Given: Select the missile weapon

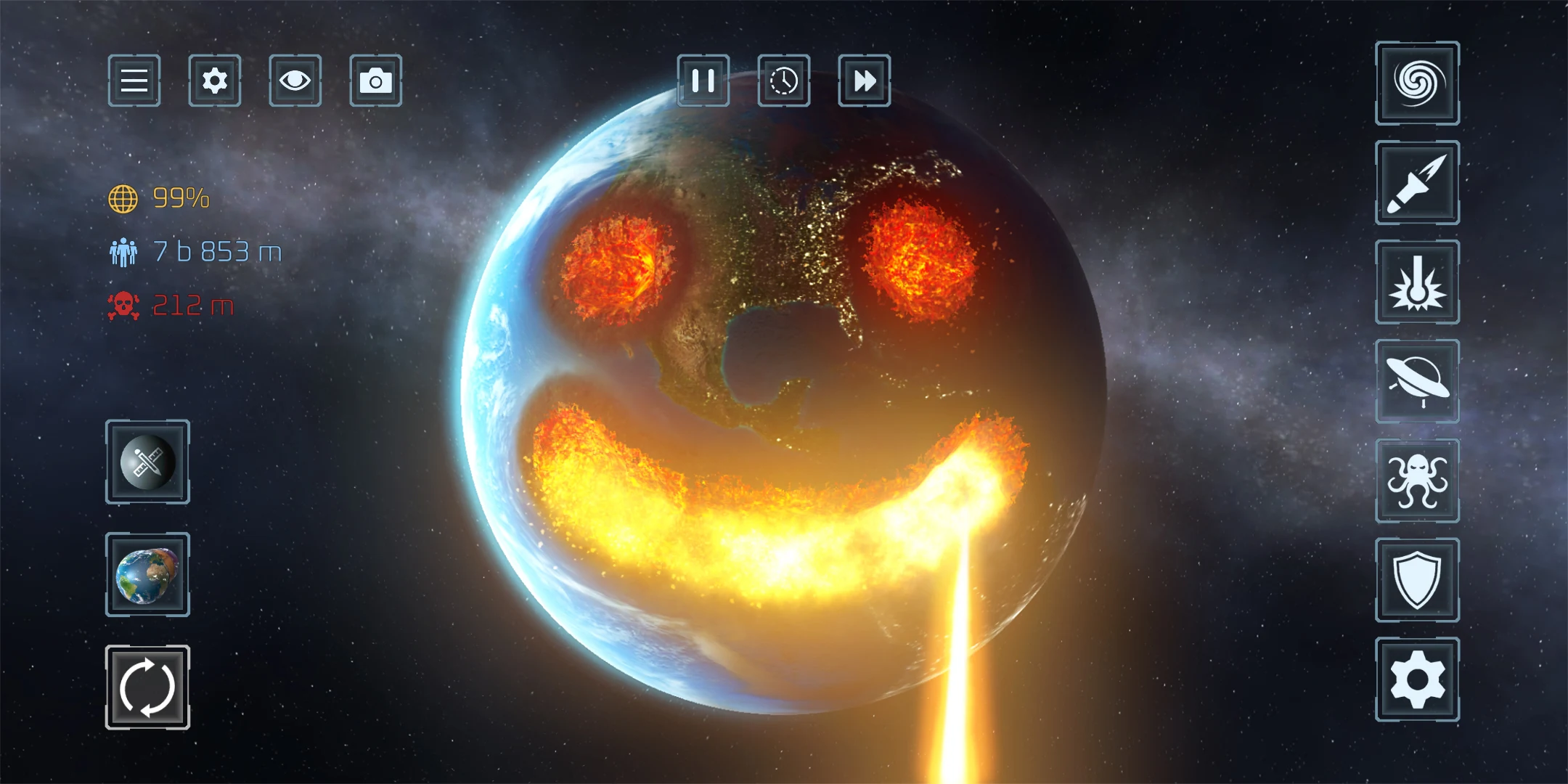Looking at the screenshot, I should [1417, 183].
